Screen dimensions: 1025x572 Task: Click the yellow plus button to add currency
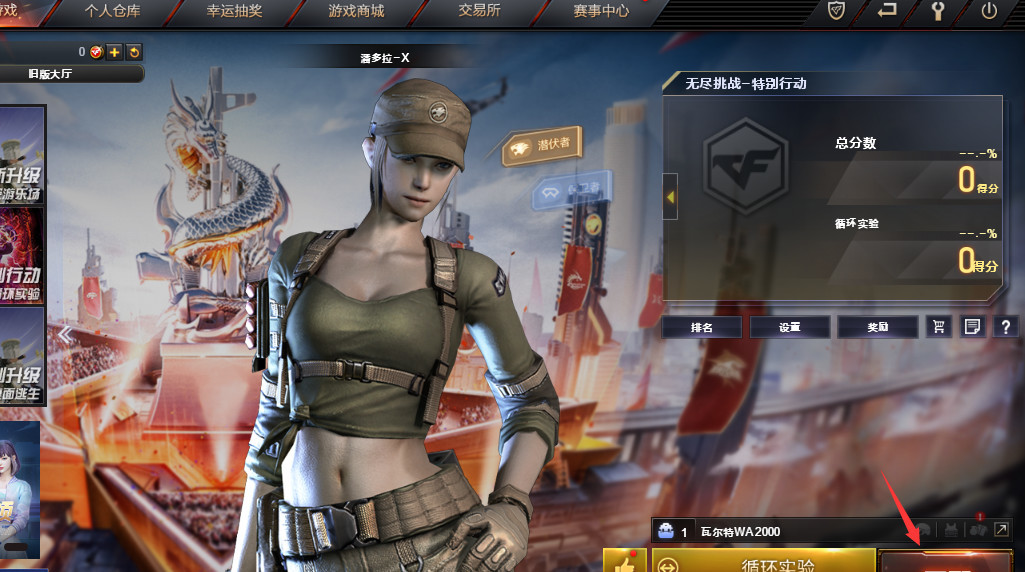click(x=115, y=52)
